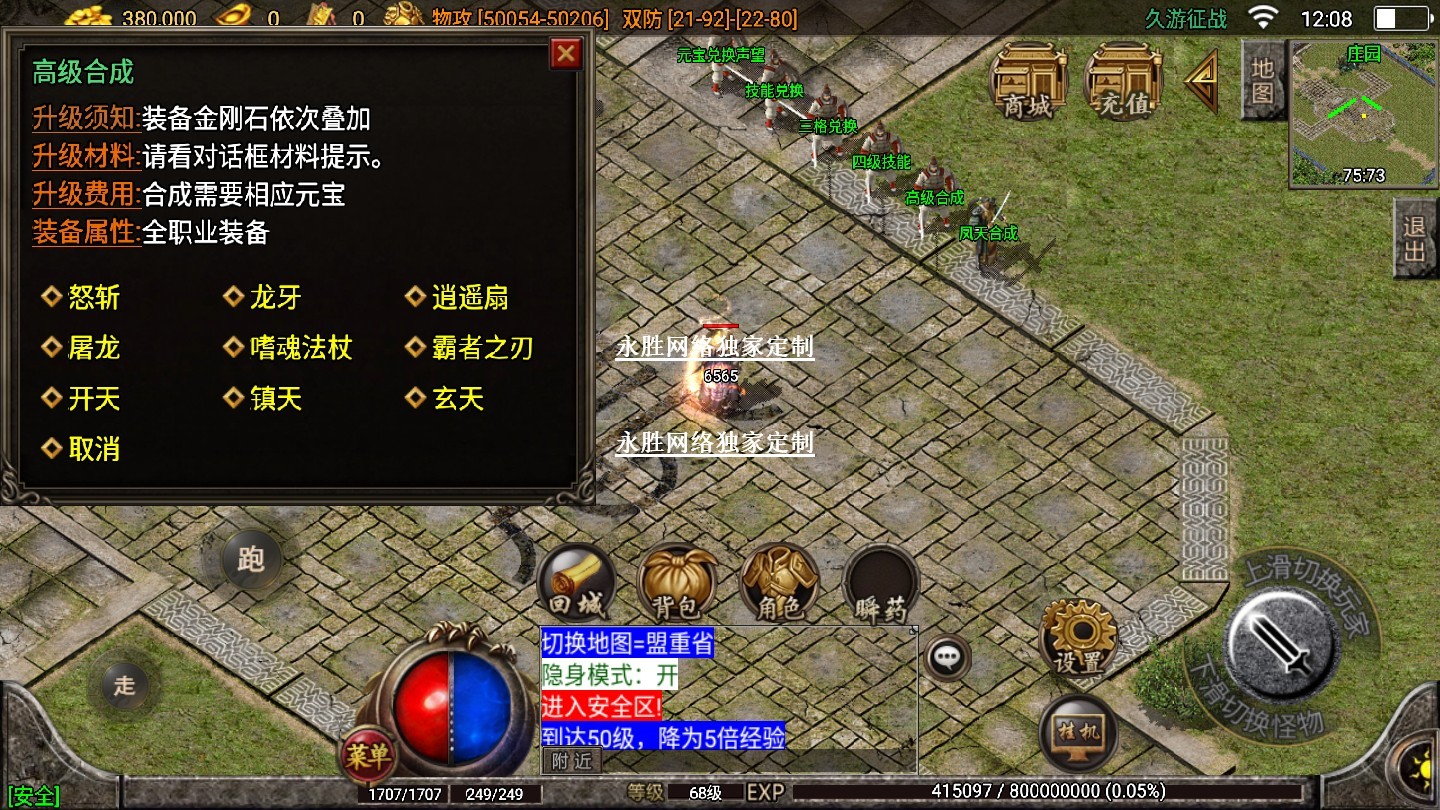Choose 嗜魂法杖 in the dialog
The width and height of the screenshot is (1440, 810).
click(x=300, y=348)
